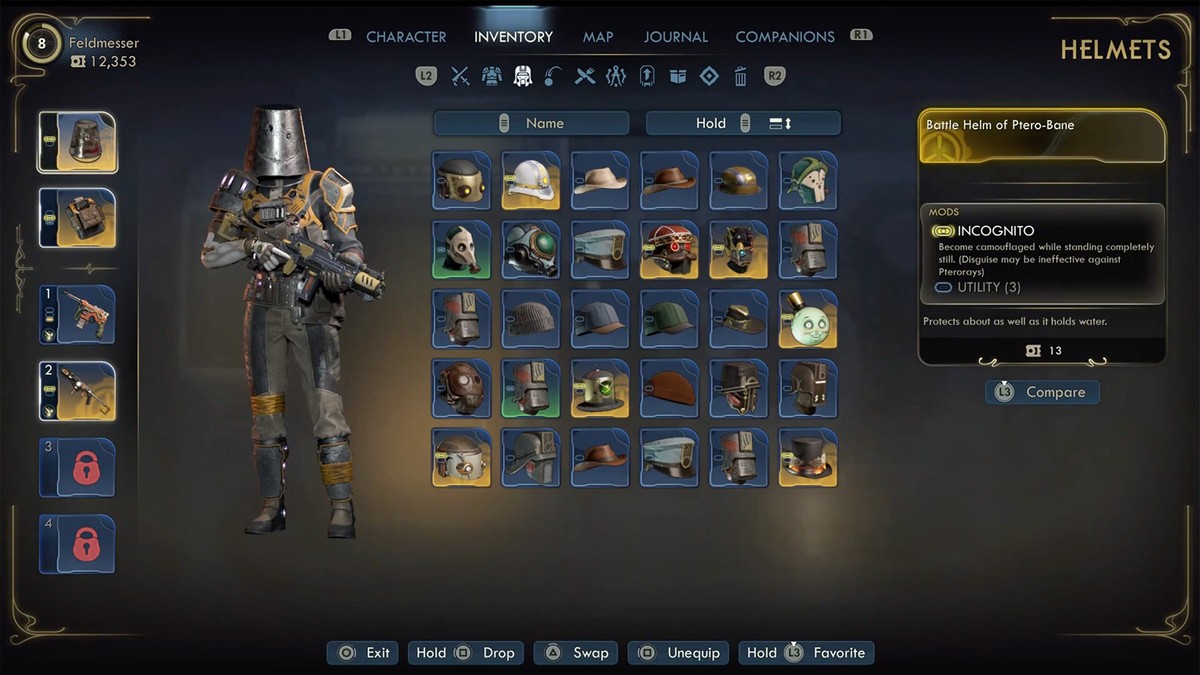The height and width of the screenshot is (675, 1200).
Task: Open the Map tab
Action: click(x=598, y=37)
